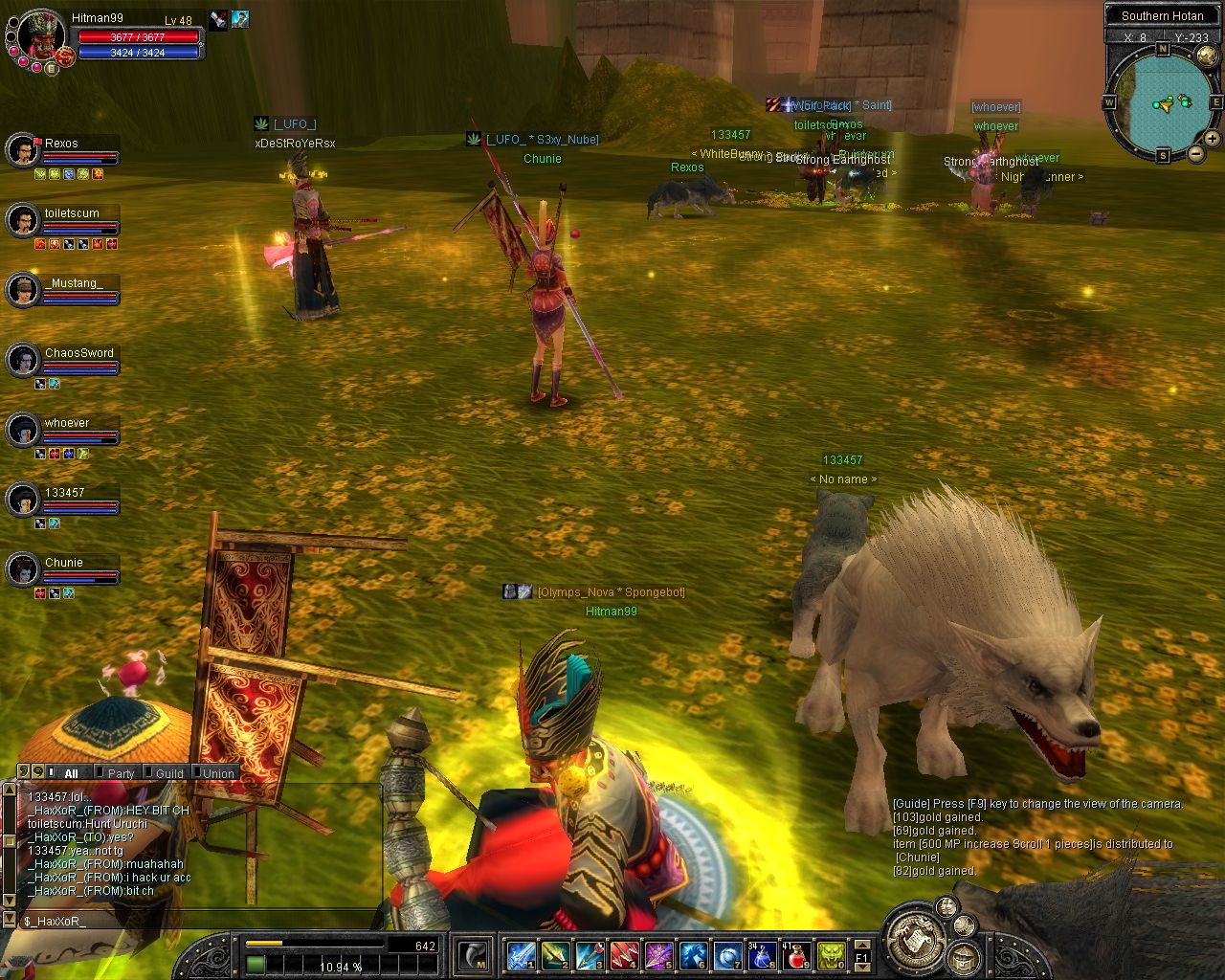Activate the red arrows skill in slot 4
Viewport: 1225px width, 980px height.
click(624, 955)
